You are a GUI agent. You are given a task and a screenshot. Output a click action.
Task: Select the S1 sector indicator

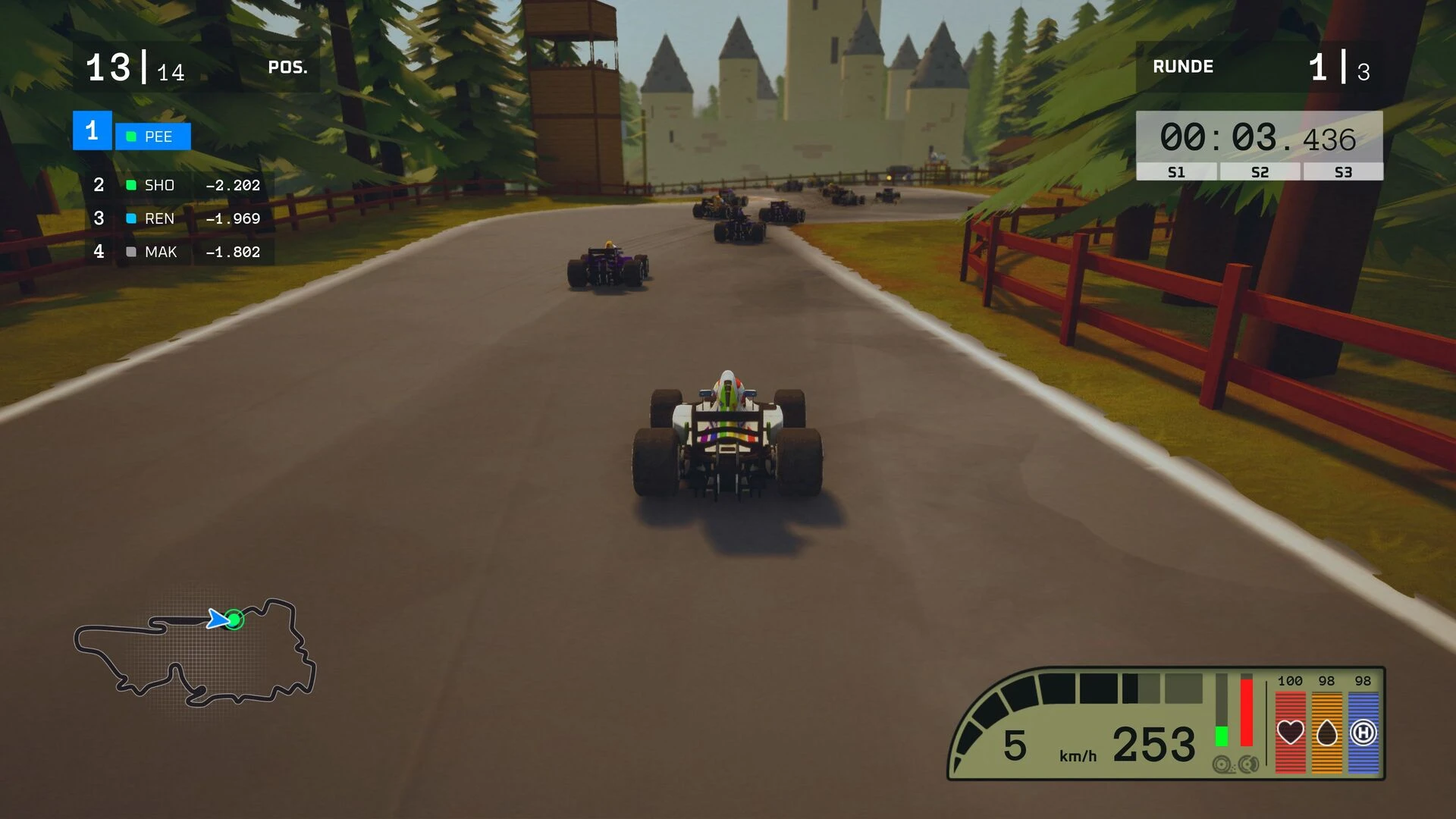pyautogui.click(x=1176, y=172)
